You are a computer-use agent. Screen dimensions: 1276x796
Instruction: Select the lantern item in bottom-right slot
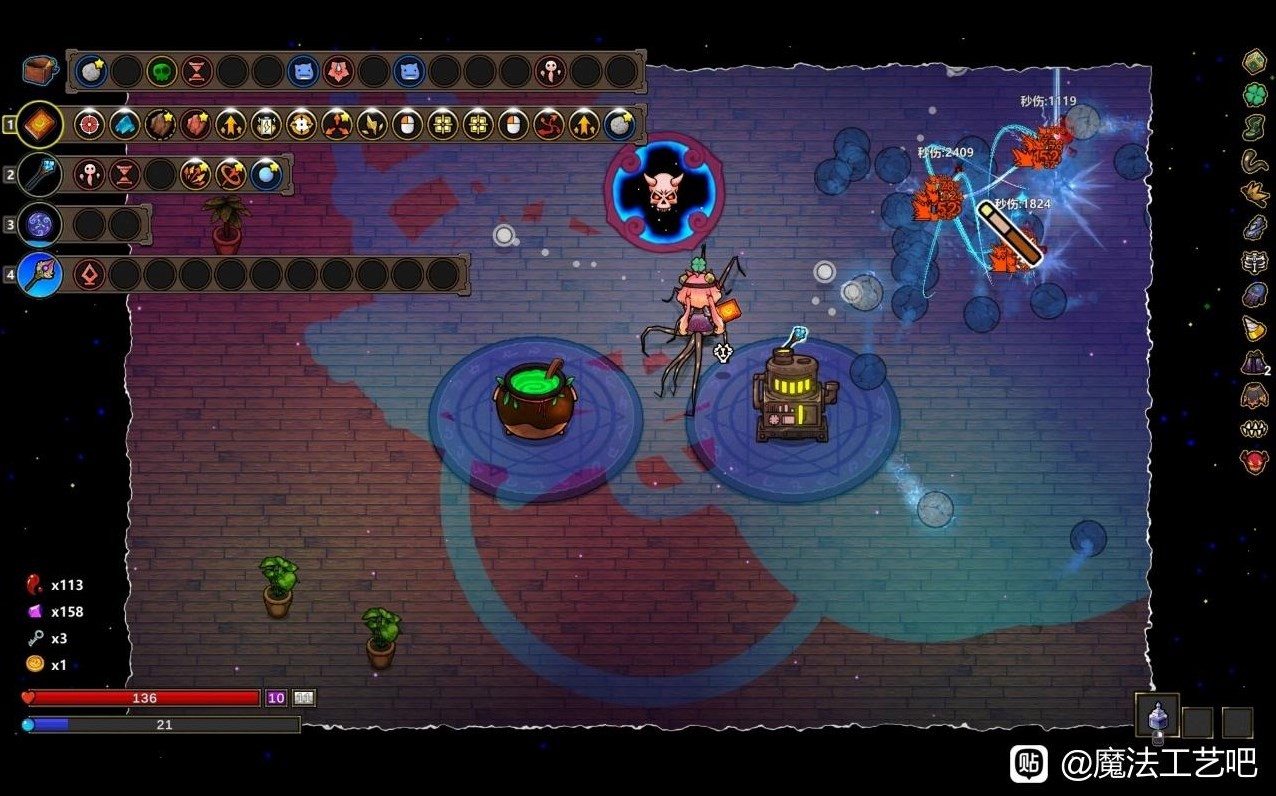[1158, 718]
